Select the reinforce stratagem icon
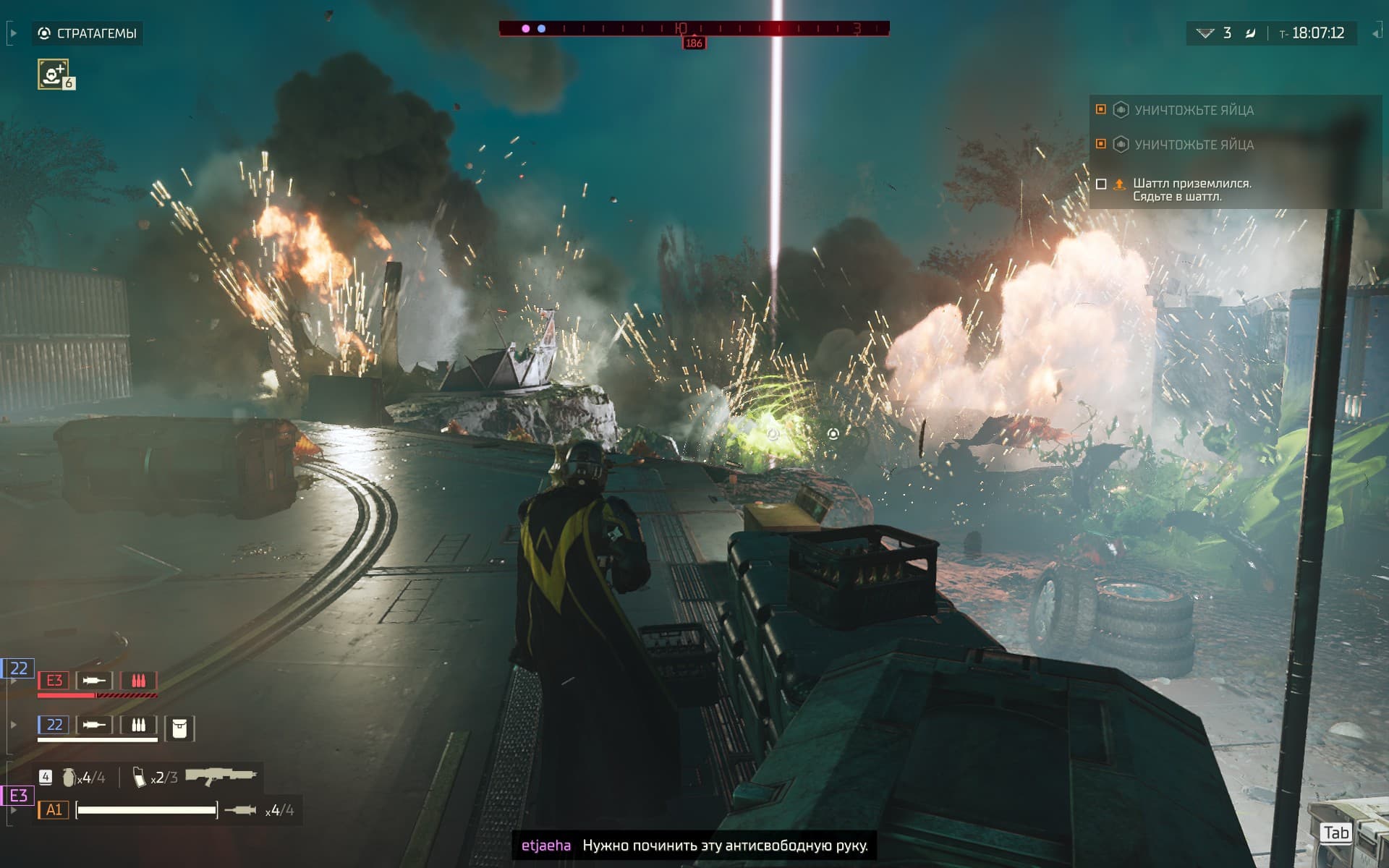Viewport: 1389px width, 868px height. click(54, 74)
